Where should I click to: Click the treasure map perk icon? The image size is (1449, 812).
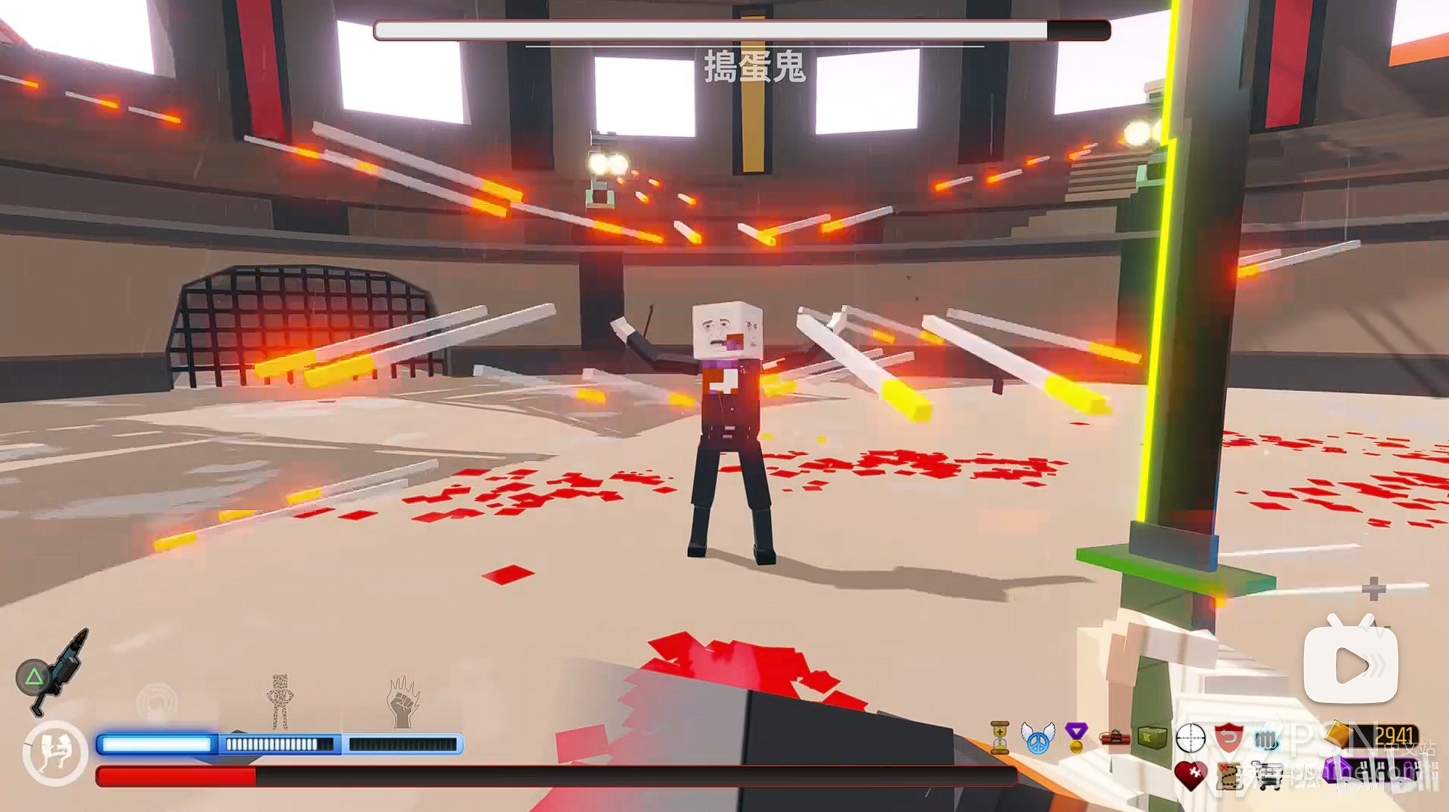click(1229, 775)
